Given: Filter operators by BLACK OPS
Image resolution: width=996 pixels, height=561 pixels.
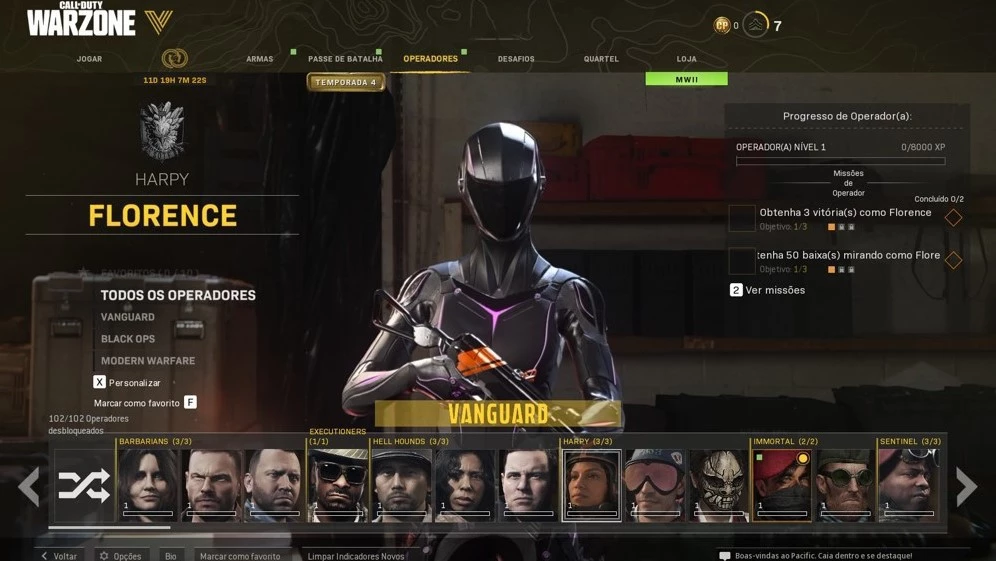Looking at the screenshot, I should (x=128, y=339).
